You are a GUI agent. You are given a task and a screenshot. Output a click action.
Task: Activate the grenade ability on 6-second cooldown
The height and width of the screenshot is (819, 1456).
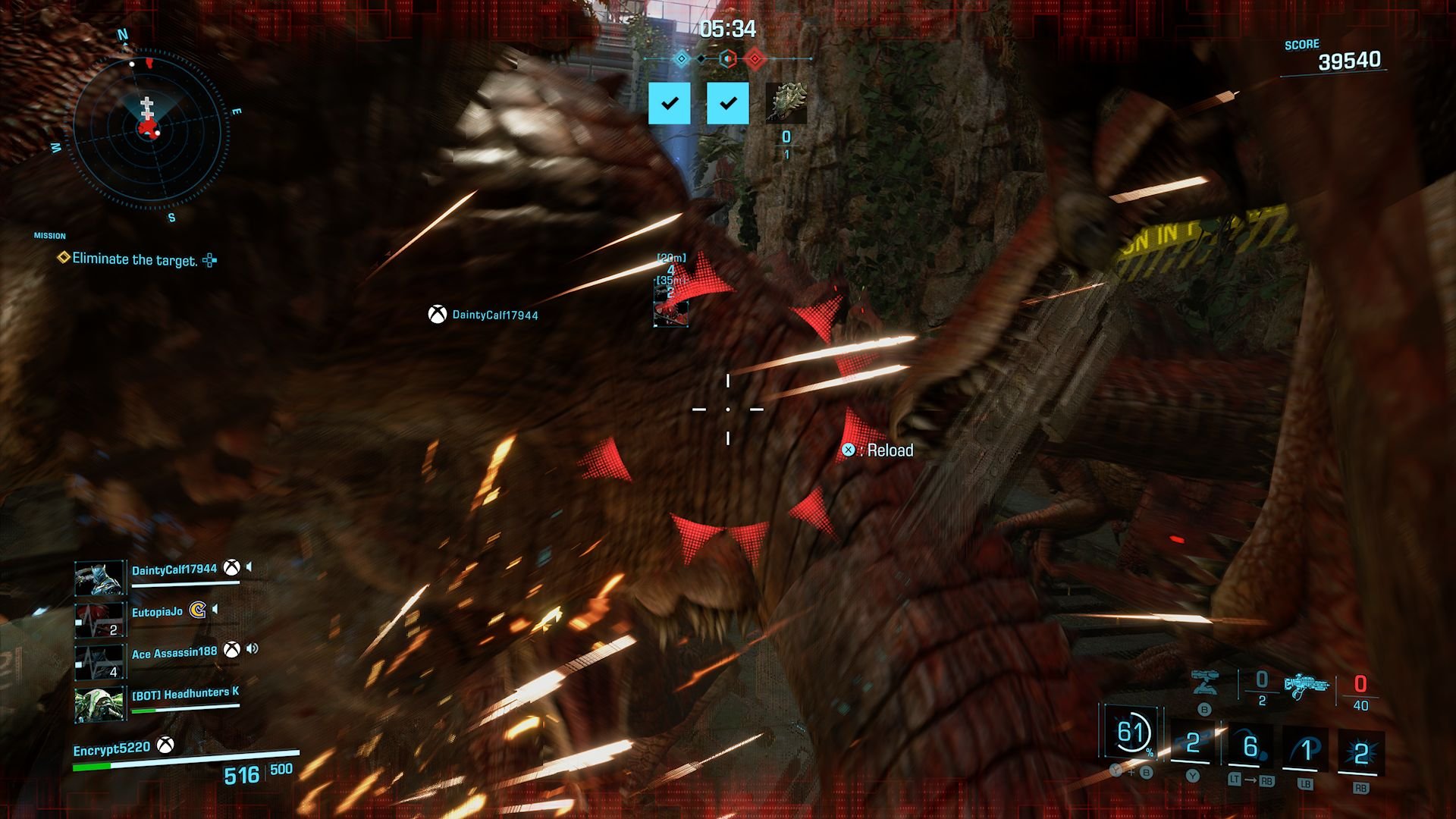coord(1250,748)
